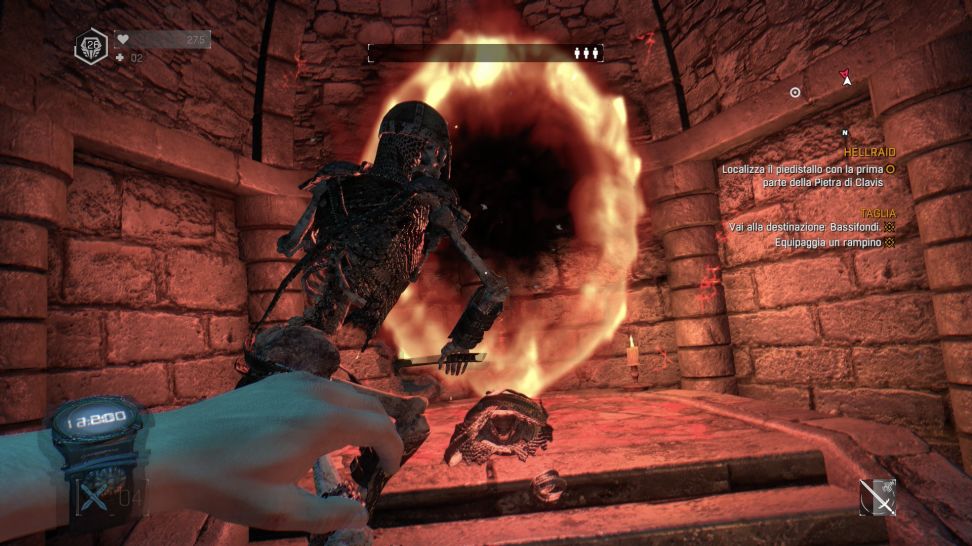Select the HELLRAID quest title
Screen dimensions: 972x546
(869, 152)
